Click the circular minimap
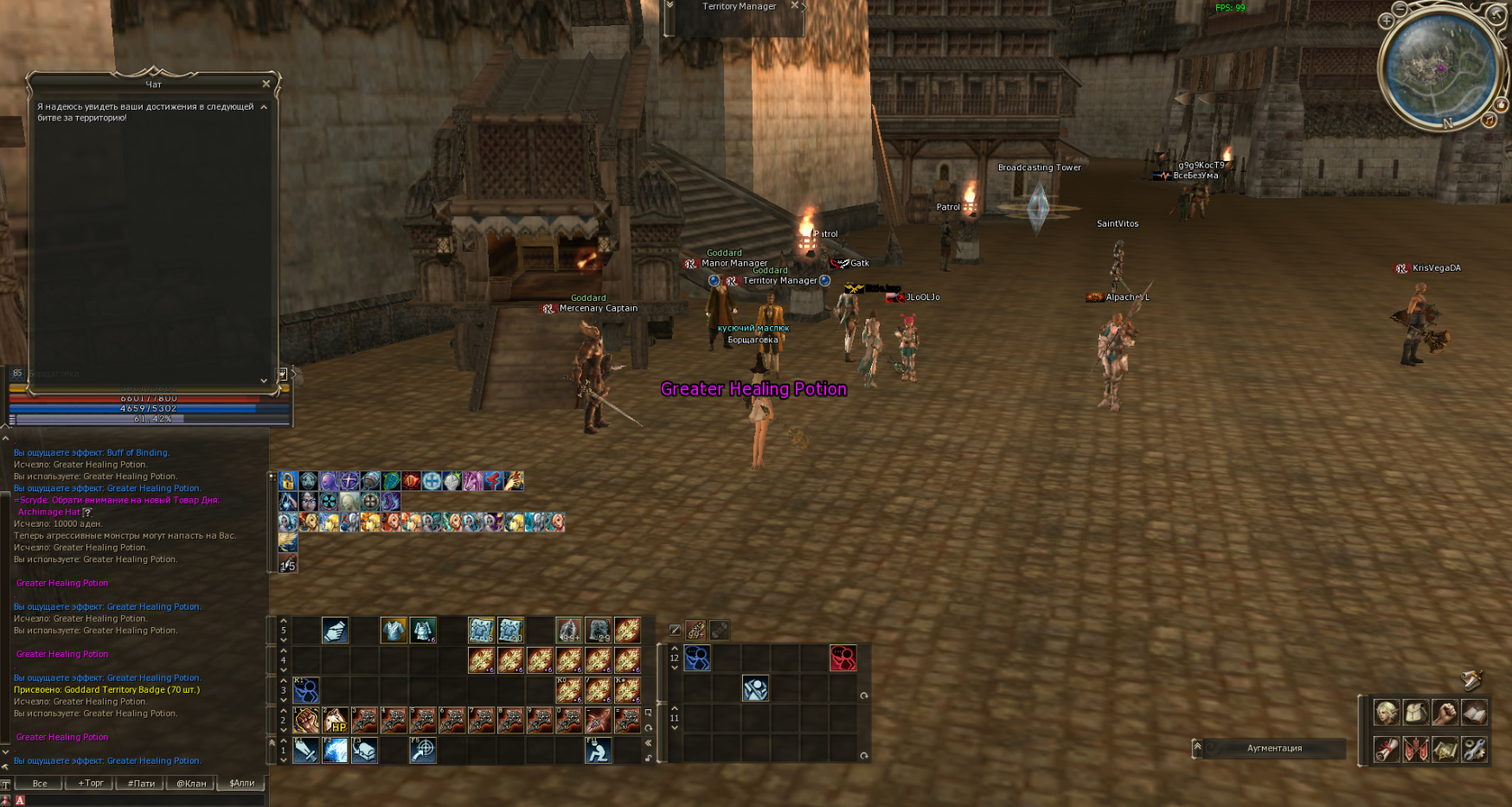The width and height of the screenshot is (1512, 807). [1439, 69]
